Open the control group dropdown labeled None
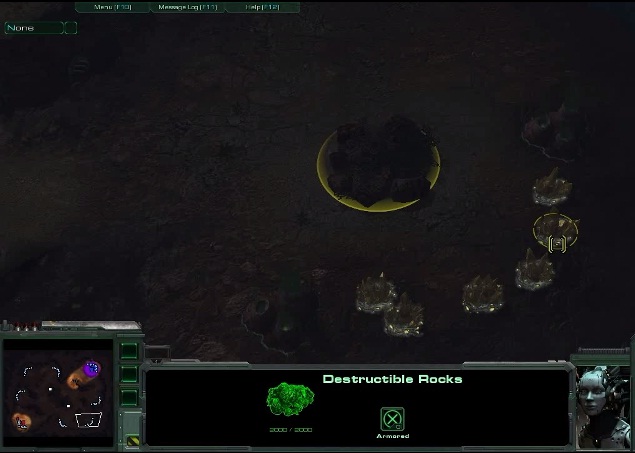635x453 pixels. [x=34, y=28]
